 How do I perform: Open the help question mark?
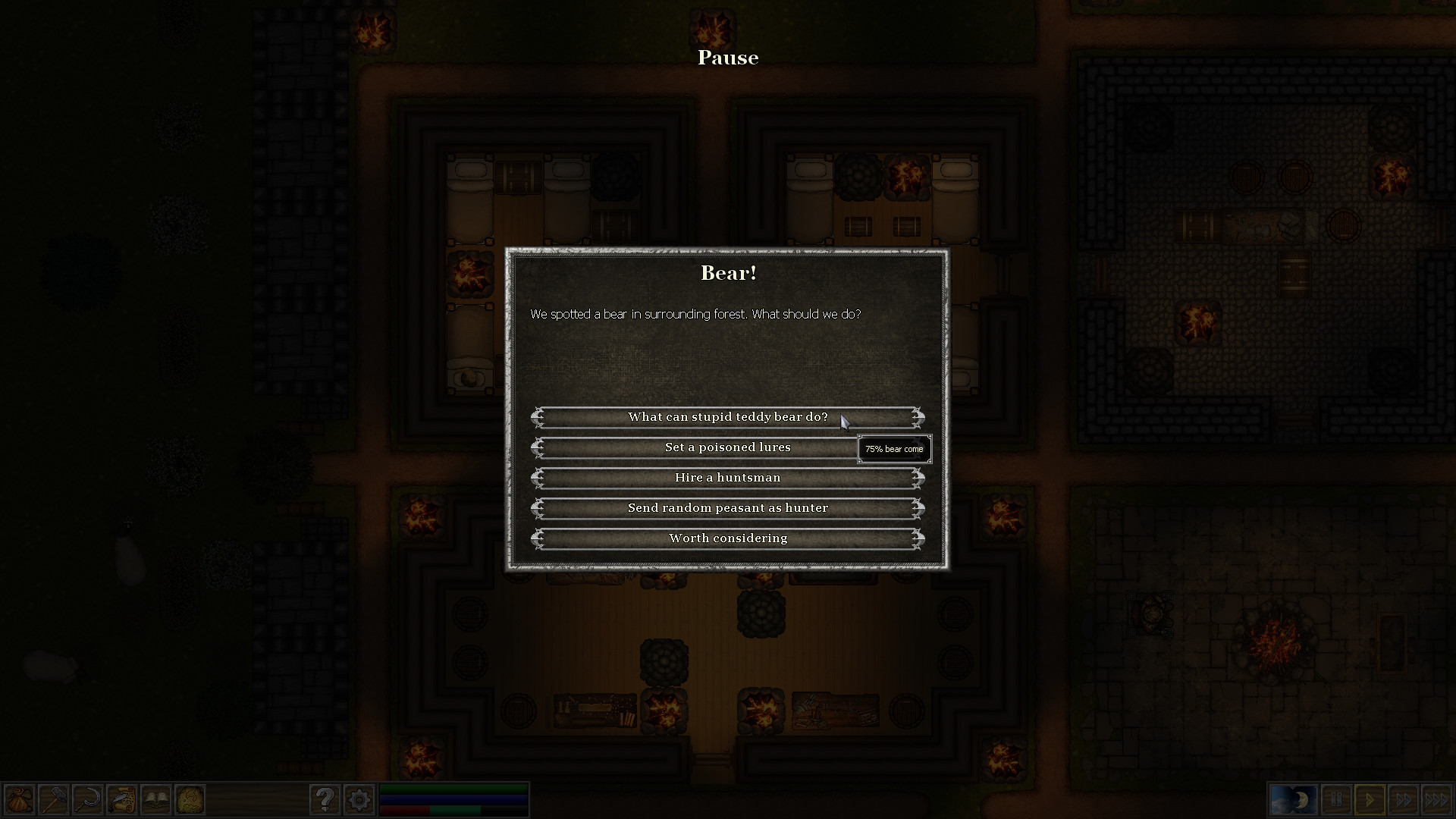(x=326, y=799)
